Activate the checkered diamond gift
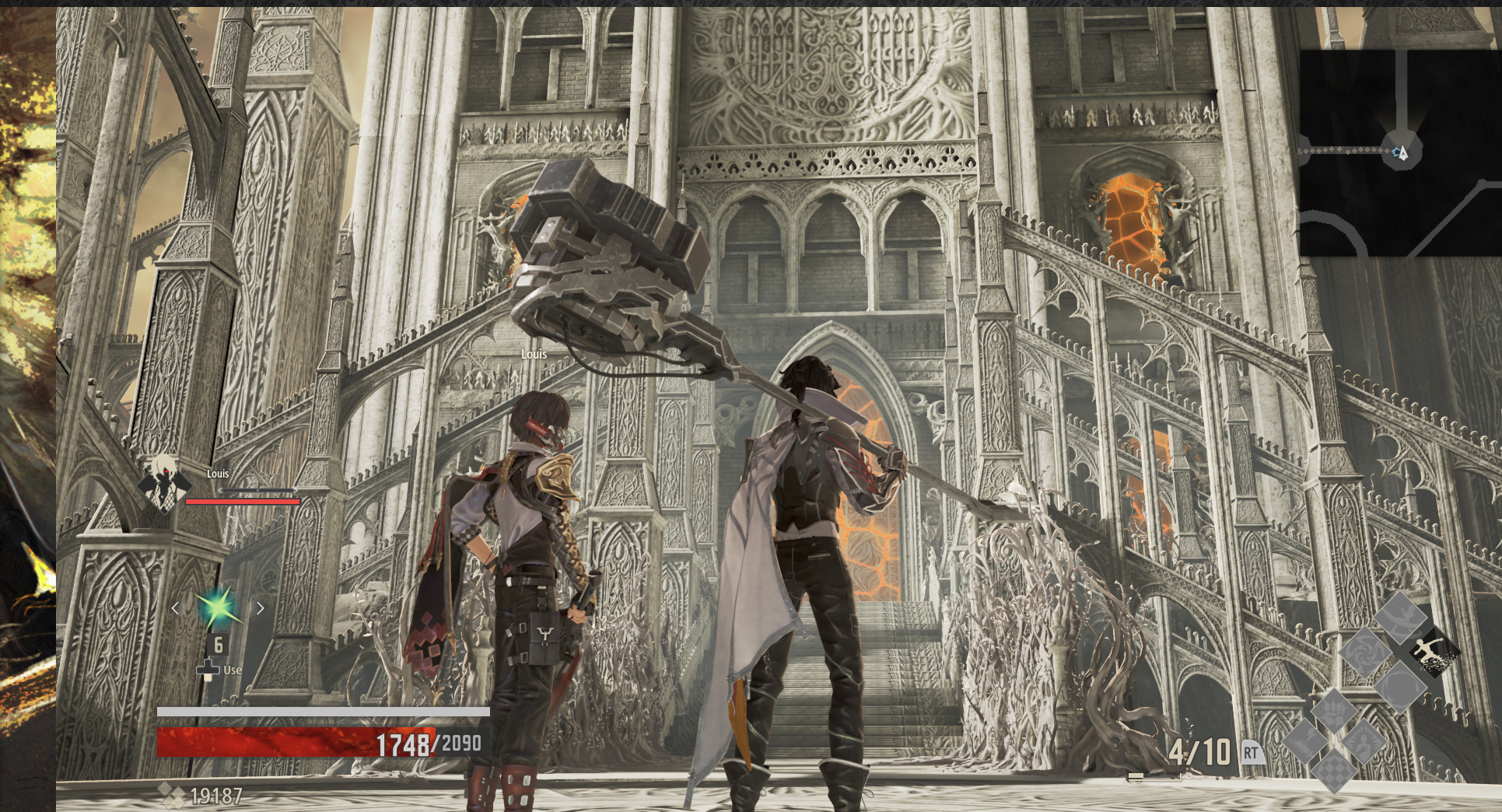 (x=1335, y=771)
